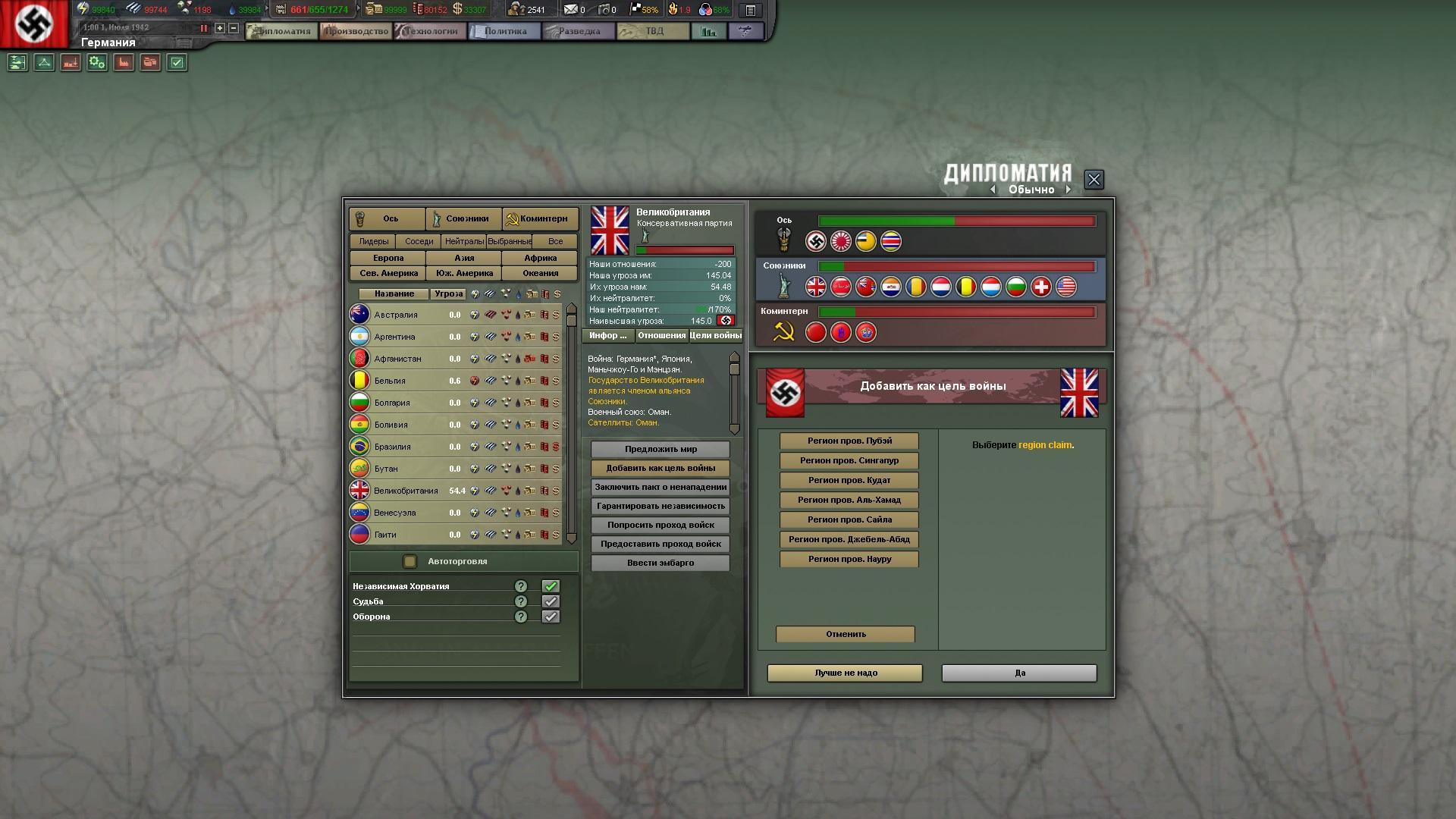1456x819 pixels.
Task: Pick Регион пров. Науру war goal
Action: pos(849,559)
